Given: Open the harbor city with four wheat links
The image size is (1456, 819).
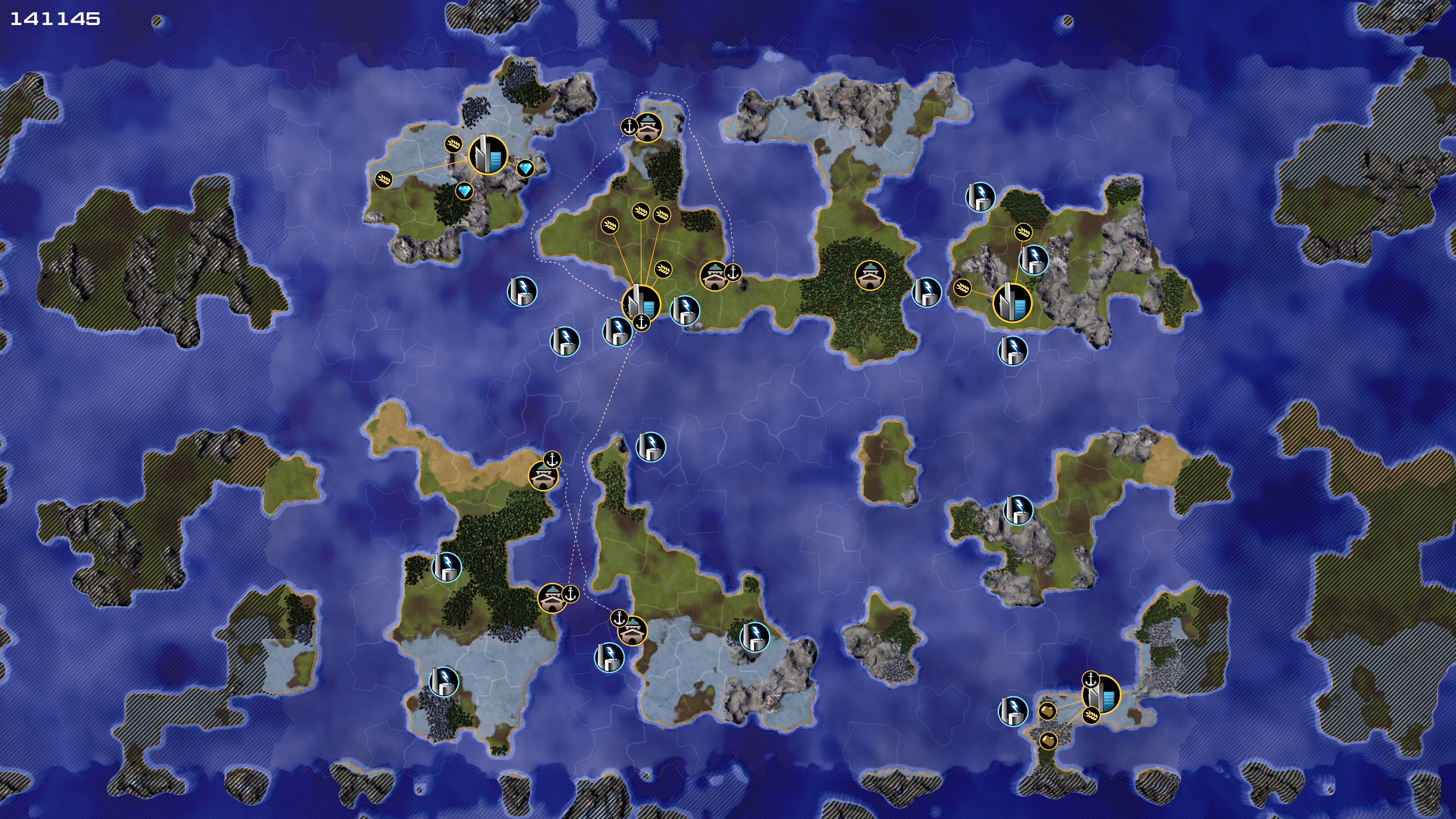Looking at the screenshot, I should pyautogui.click(x=640, y=303).
